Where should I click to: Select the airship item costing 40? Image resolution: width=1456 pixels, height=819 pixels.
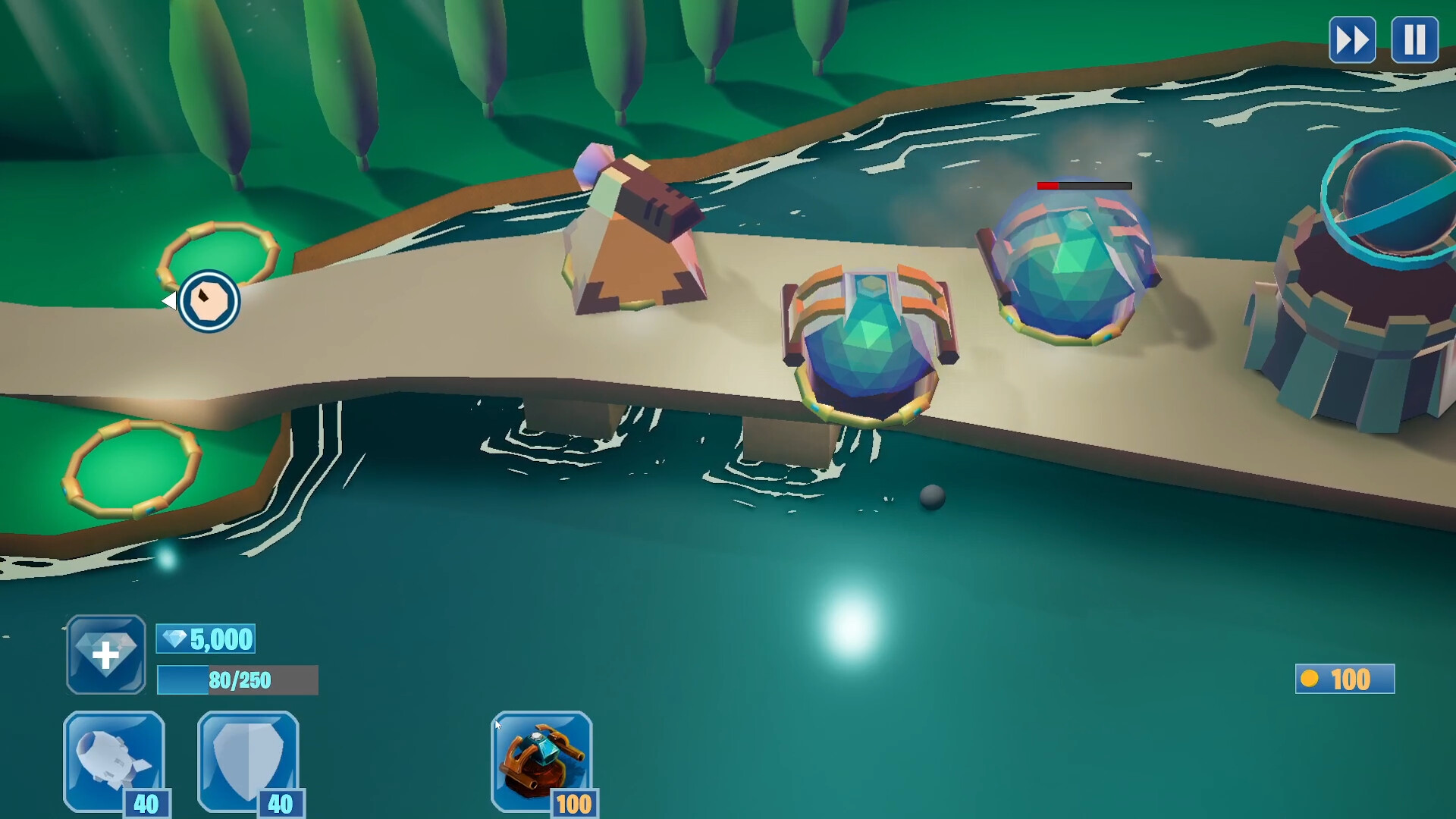pos(114,762)
